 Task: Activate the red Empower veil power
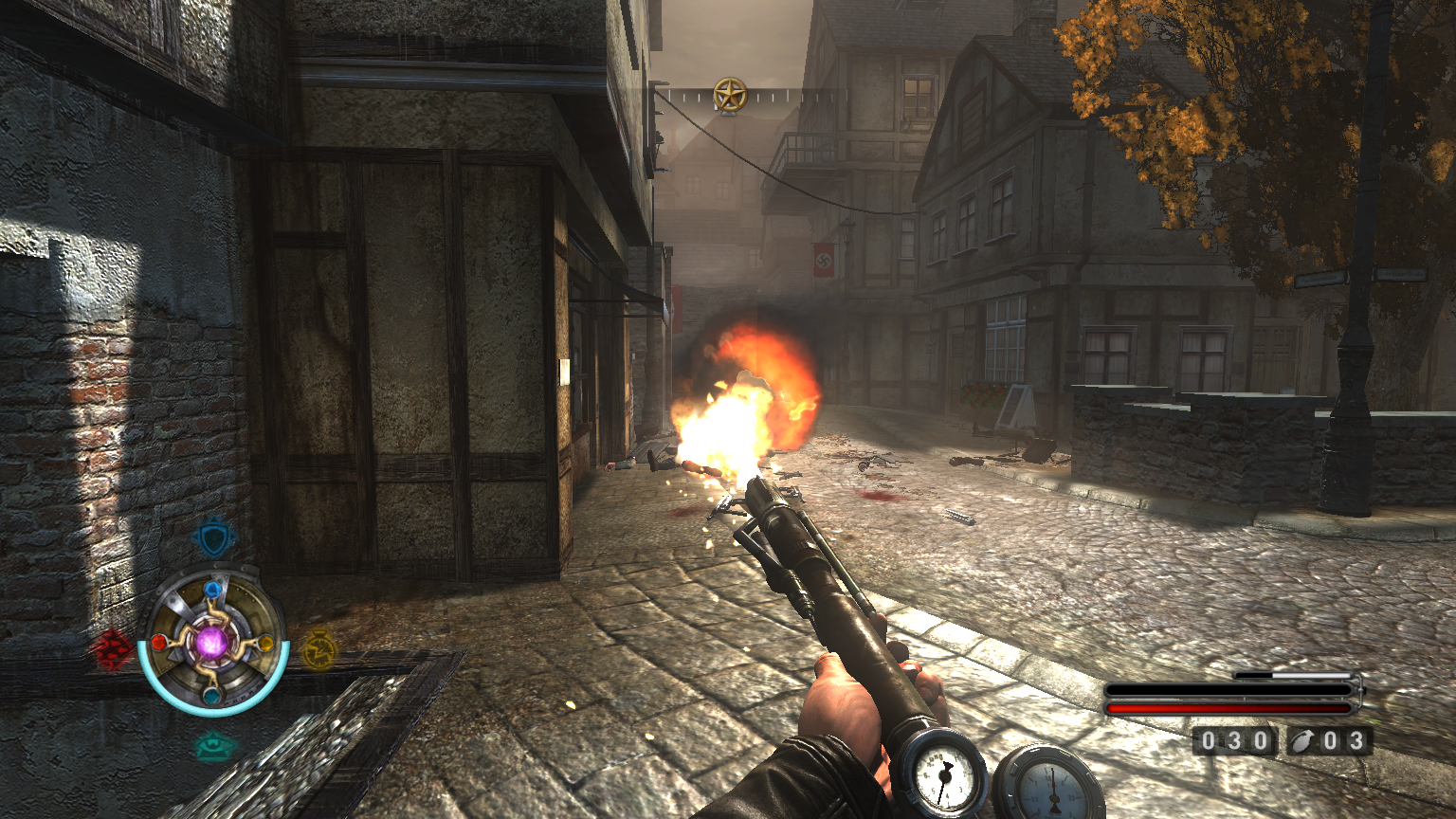(x=112, y=649)
